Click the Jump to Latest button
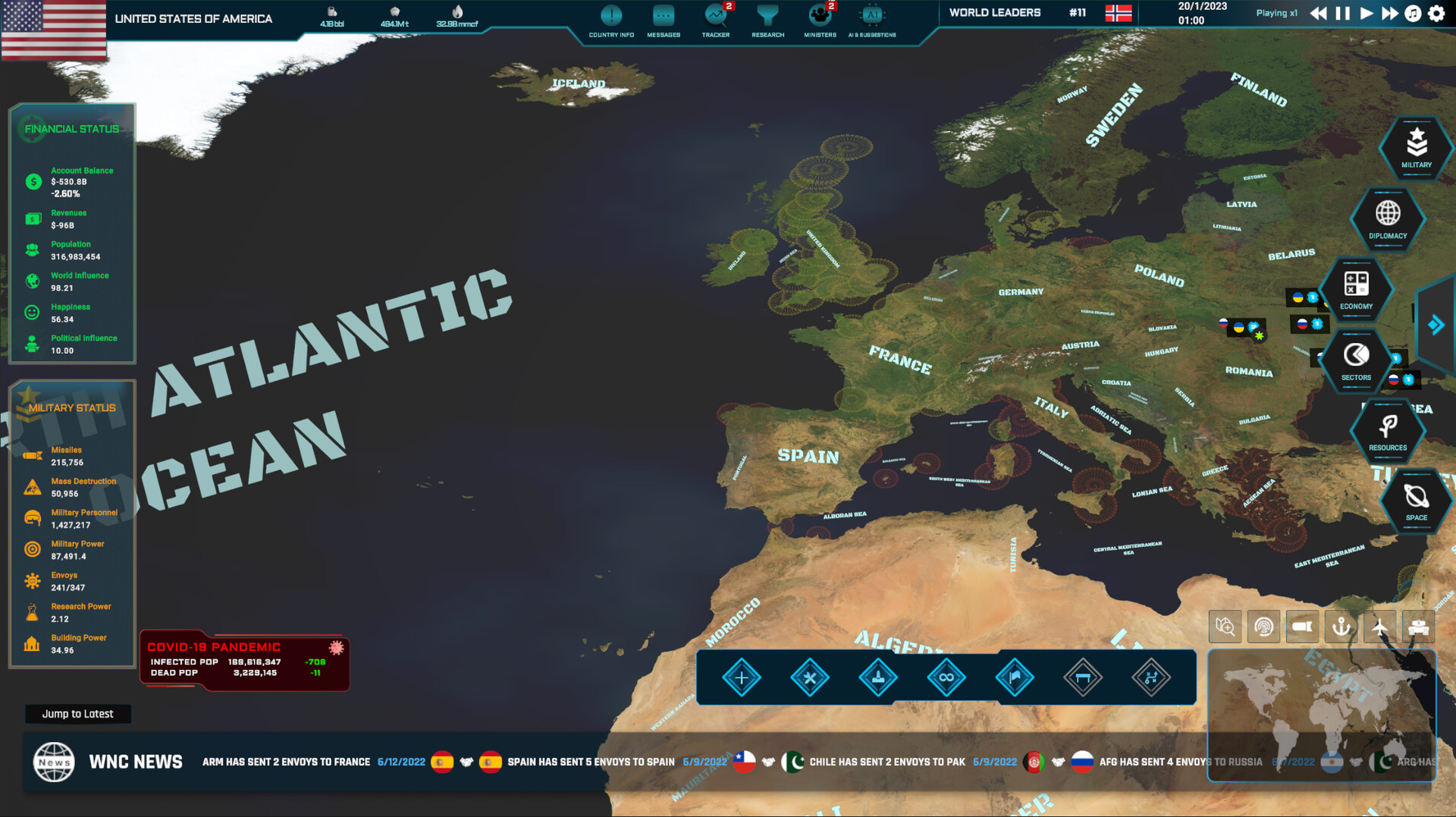The image size is (1456, 817). point(77,714)
